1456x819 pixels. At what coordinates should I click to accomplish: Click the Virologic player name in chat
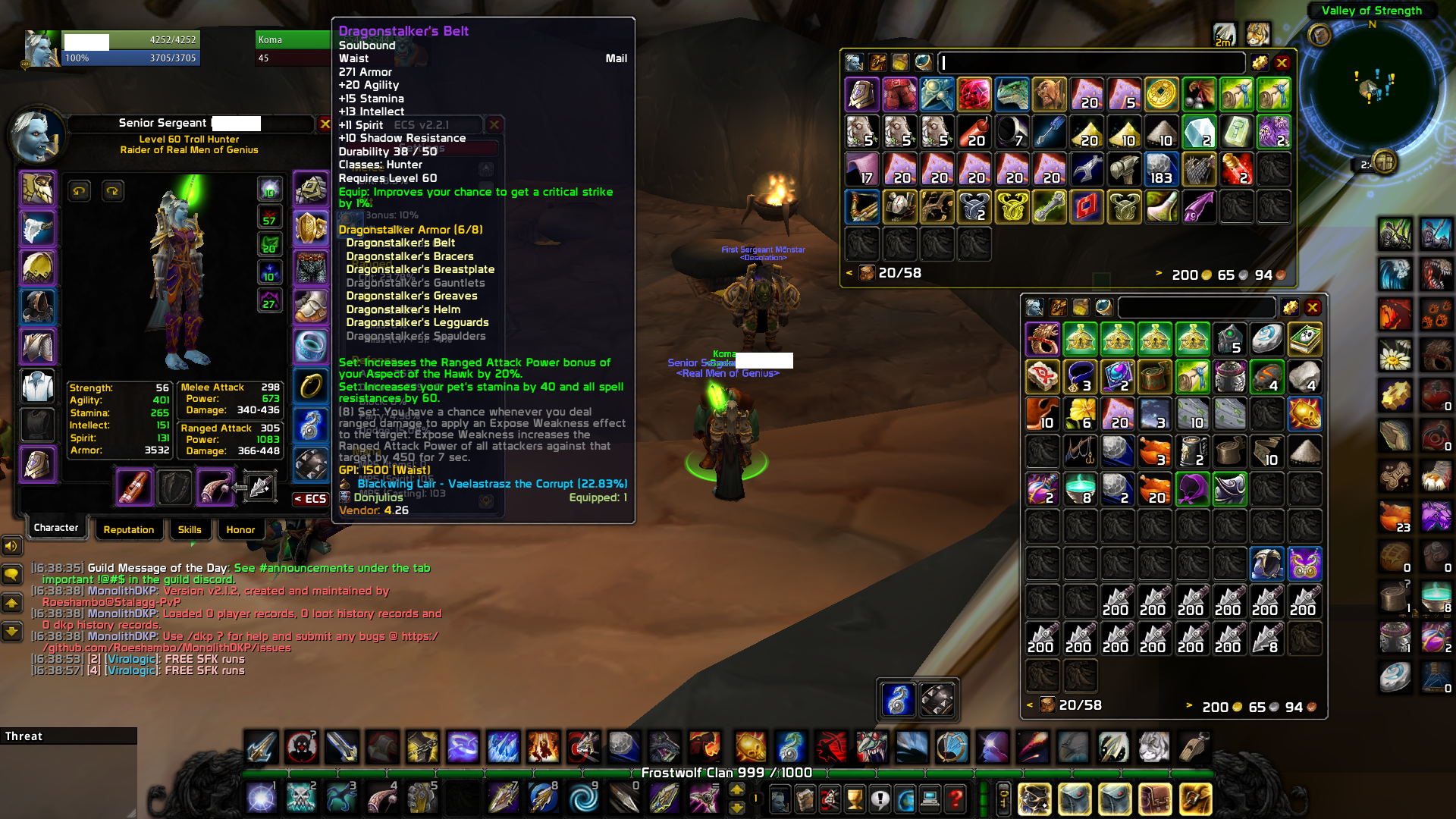point(132,659)
